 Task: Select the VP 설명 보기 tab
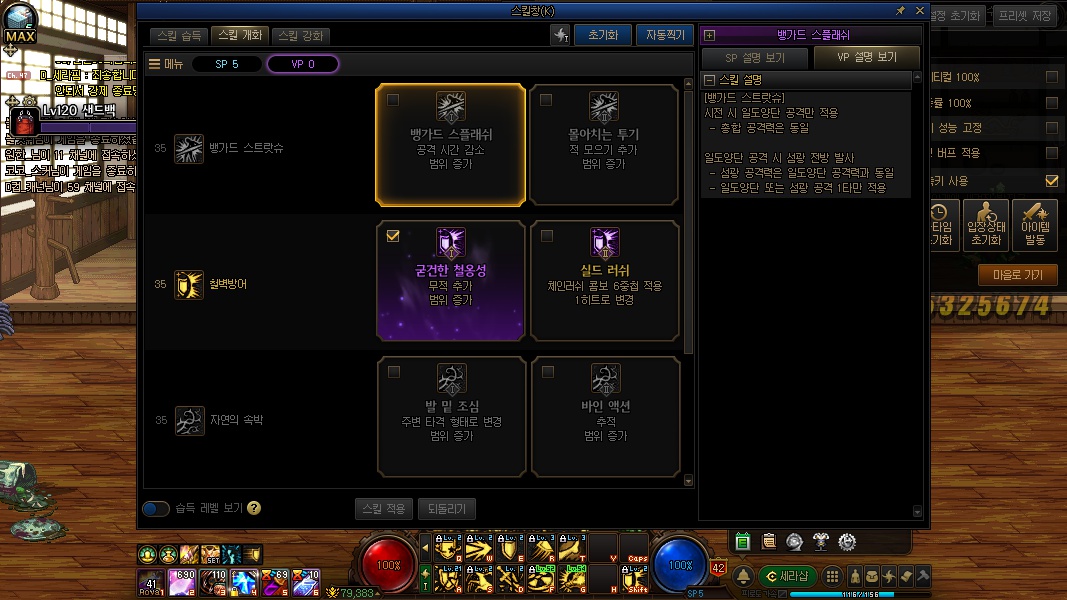pyautogui.click(x=866, y=57)
